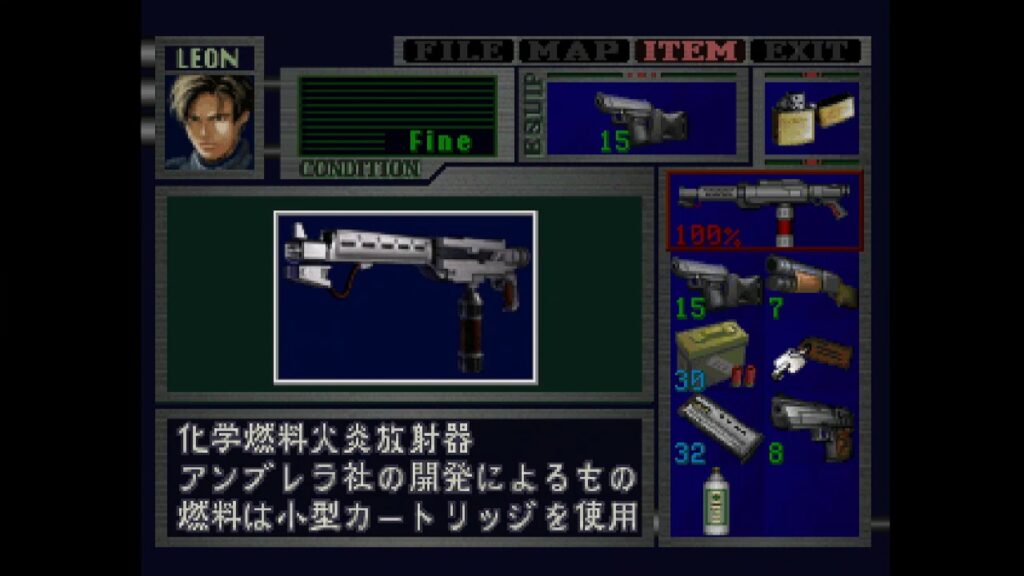The image size is (1024, 576).
Task: Use the first aid spray can
Action: pos(716,500)
